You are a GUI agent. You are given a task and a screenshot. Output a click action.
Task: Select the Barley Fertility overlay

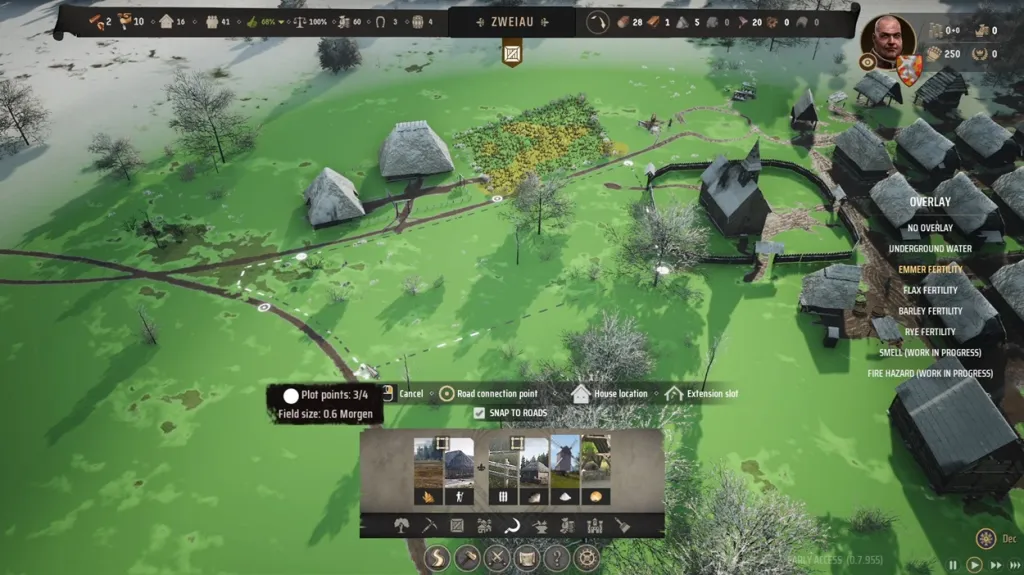(930, 311)
